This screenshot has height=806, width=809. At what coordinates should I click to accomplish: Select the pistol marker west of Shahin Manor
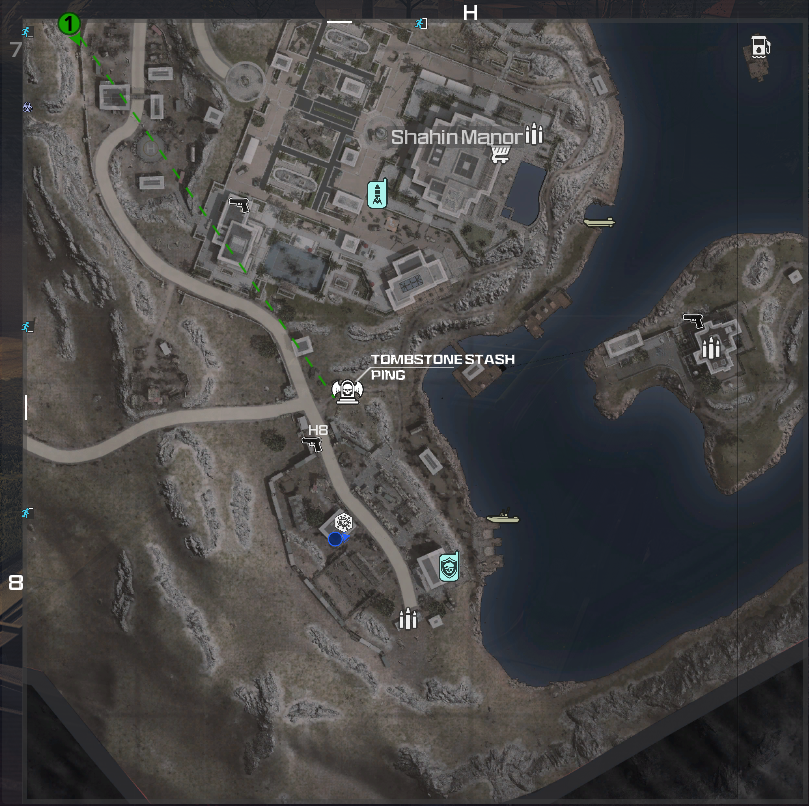point(238,205)
